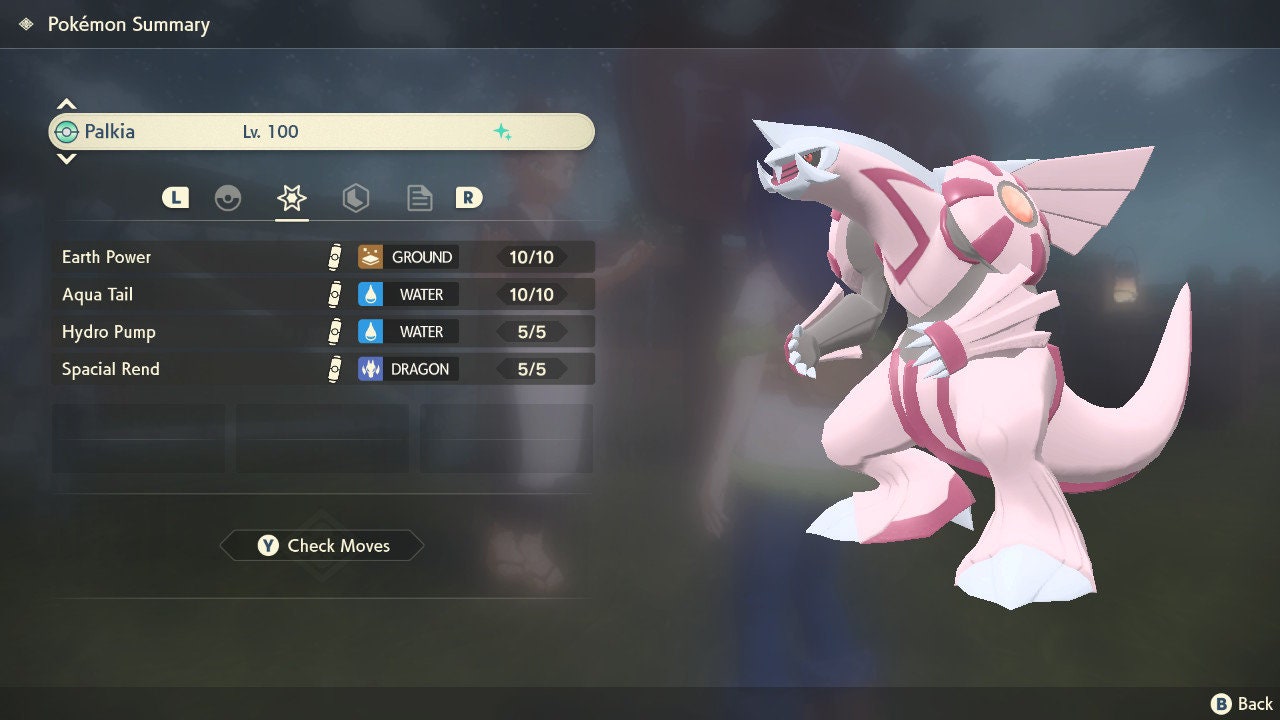Select the Spacial Rend move row
Viewport: 1280px width, 720px height.
pos(322,369)
